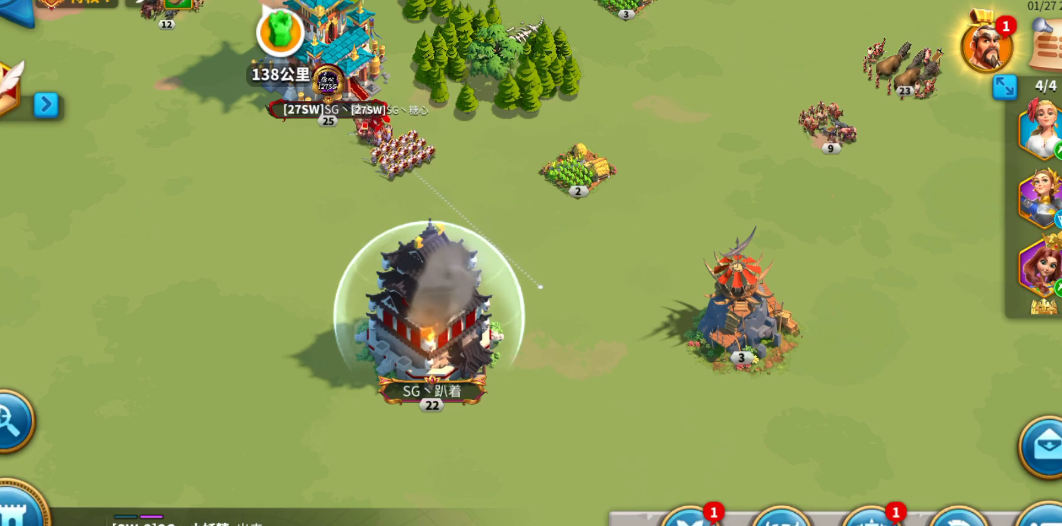Select the crowned commander in silver armor
Screen dimensions: 1062x526
(1041, 197)
